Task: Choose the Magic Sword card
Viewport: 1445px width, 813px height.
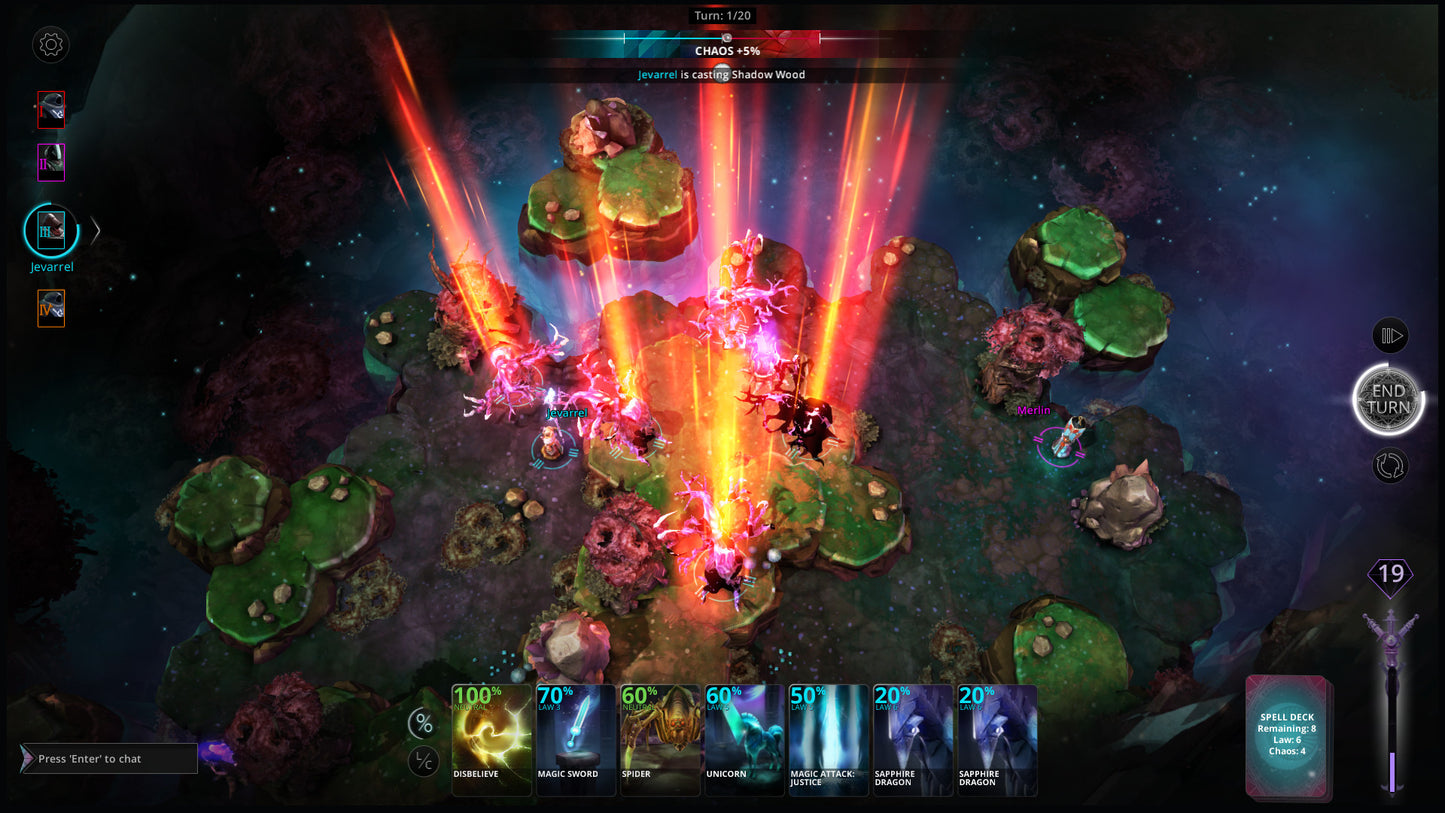Action: pos(576,739)
